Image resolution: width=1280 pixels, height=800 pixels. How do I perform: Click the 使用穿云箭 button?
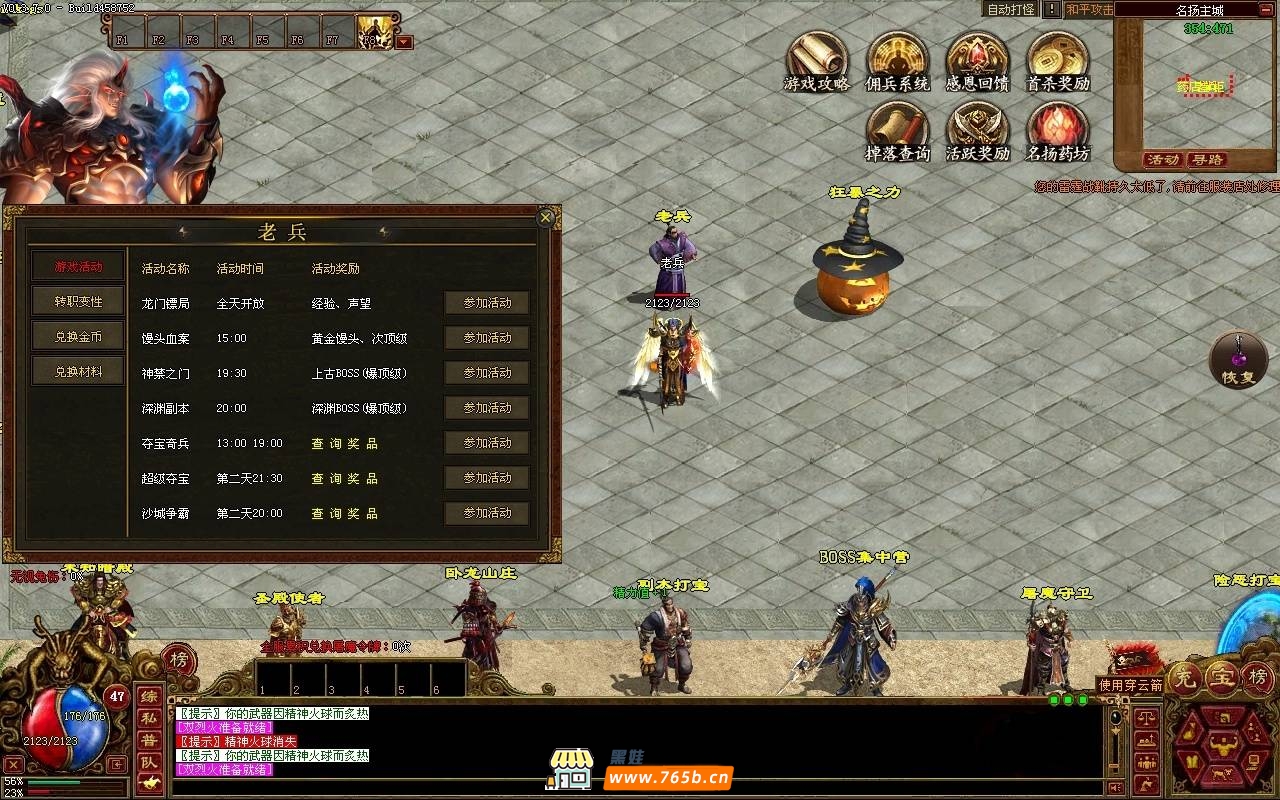click(x=1130, y=685)
